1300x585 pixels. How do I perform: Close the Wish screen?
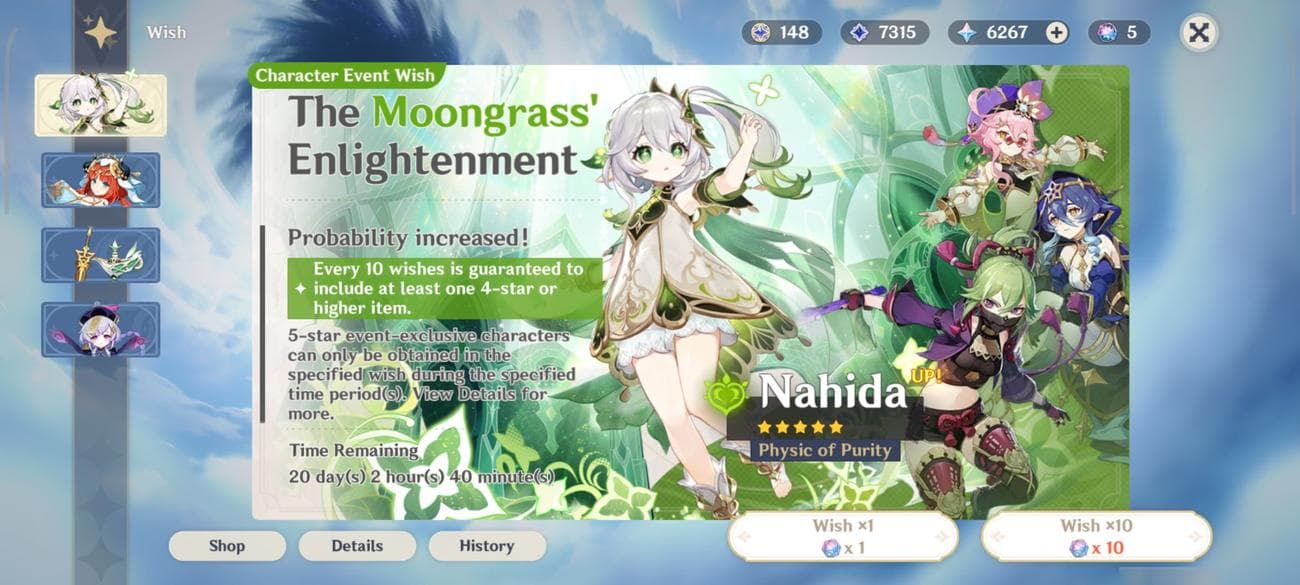[x=1198, y=33]
